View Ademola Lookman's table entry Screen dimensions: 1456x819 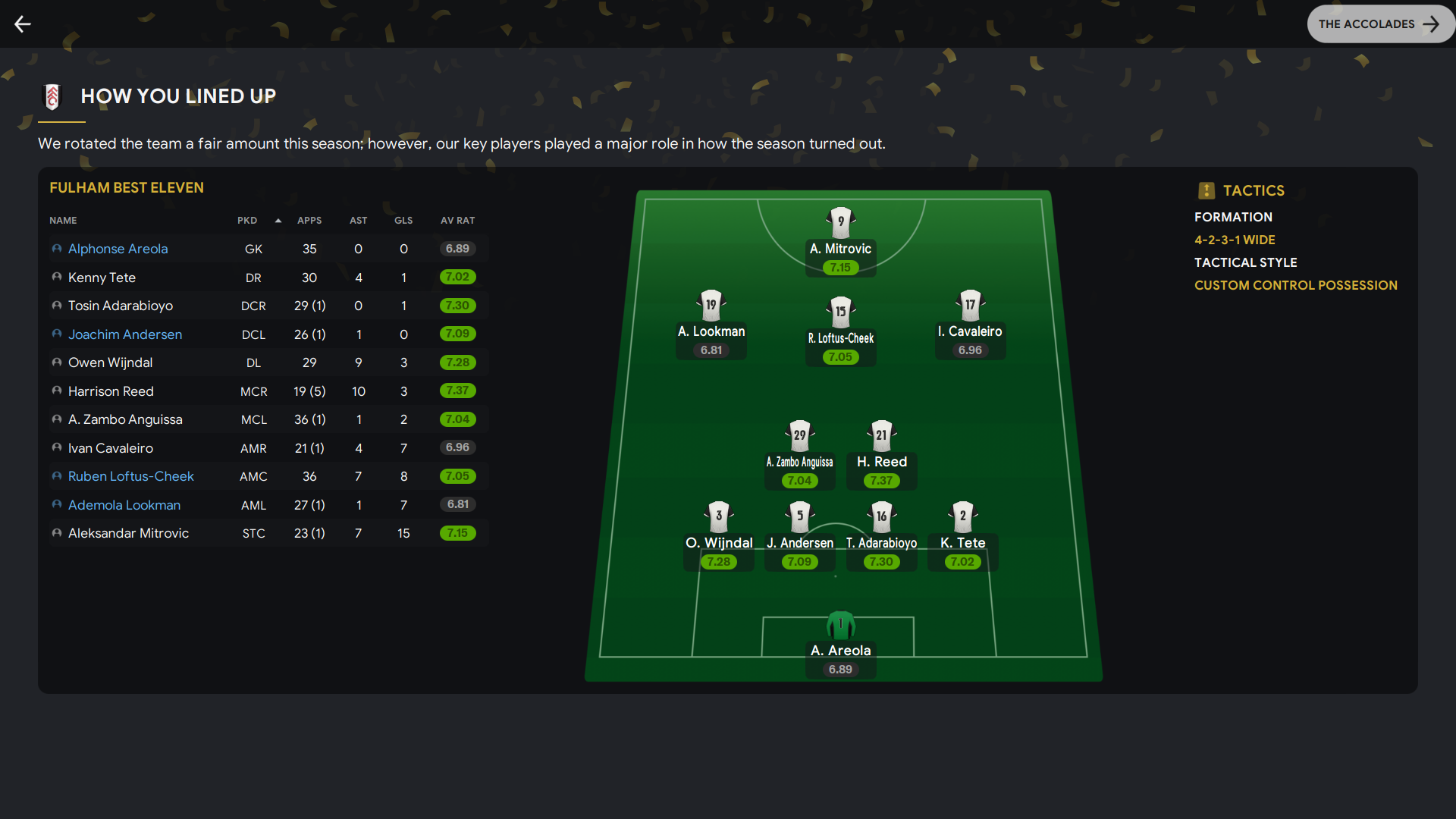[x=124, y=505]
